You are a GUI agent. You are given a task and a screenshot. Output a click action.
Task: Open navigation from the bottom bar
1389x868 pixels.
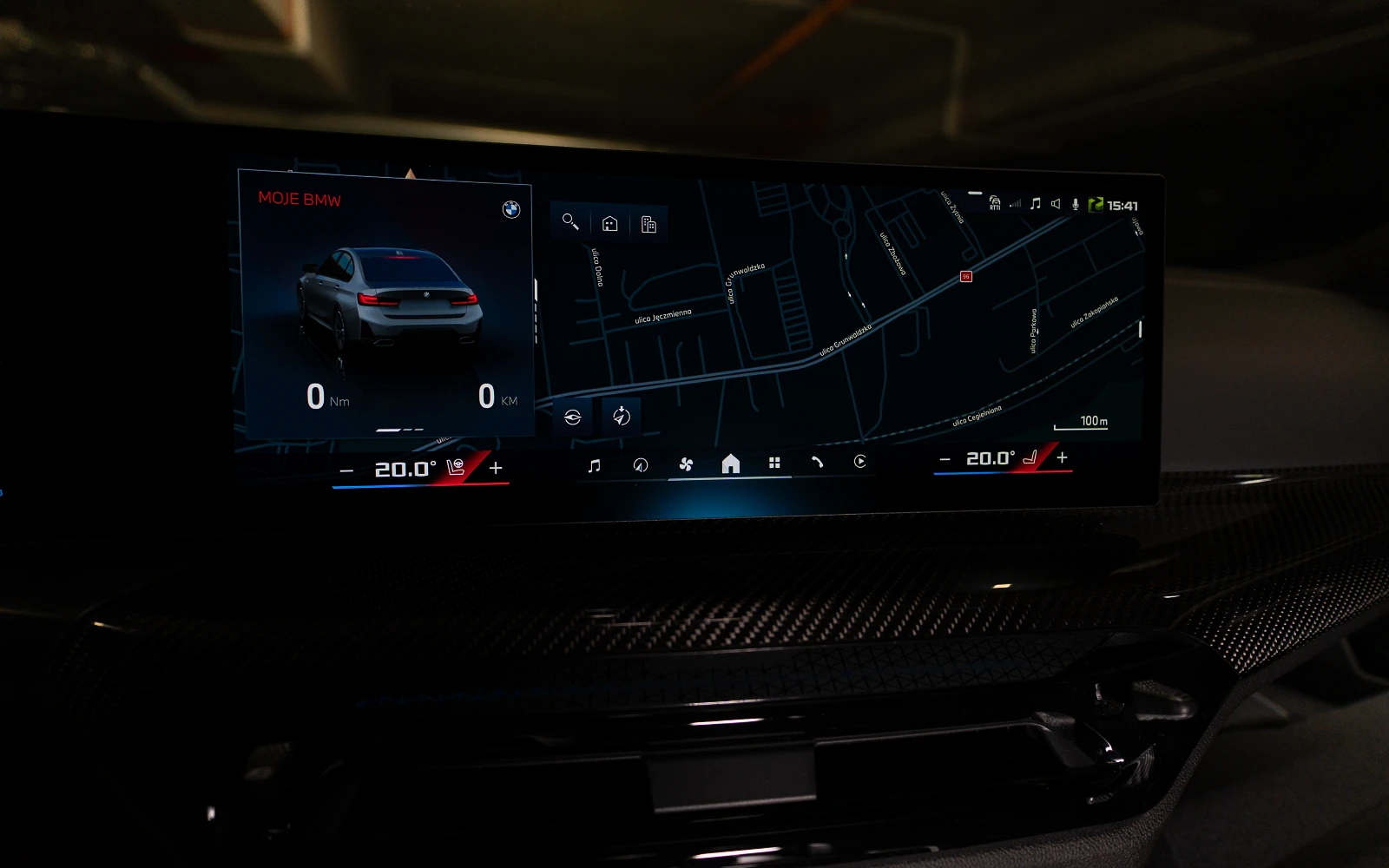[x=641, y=465]
